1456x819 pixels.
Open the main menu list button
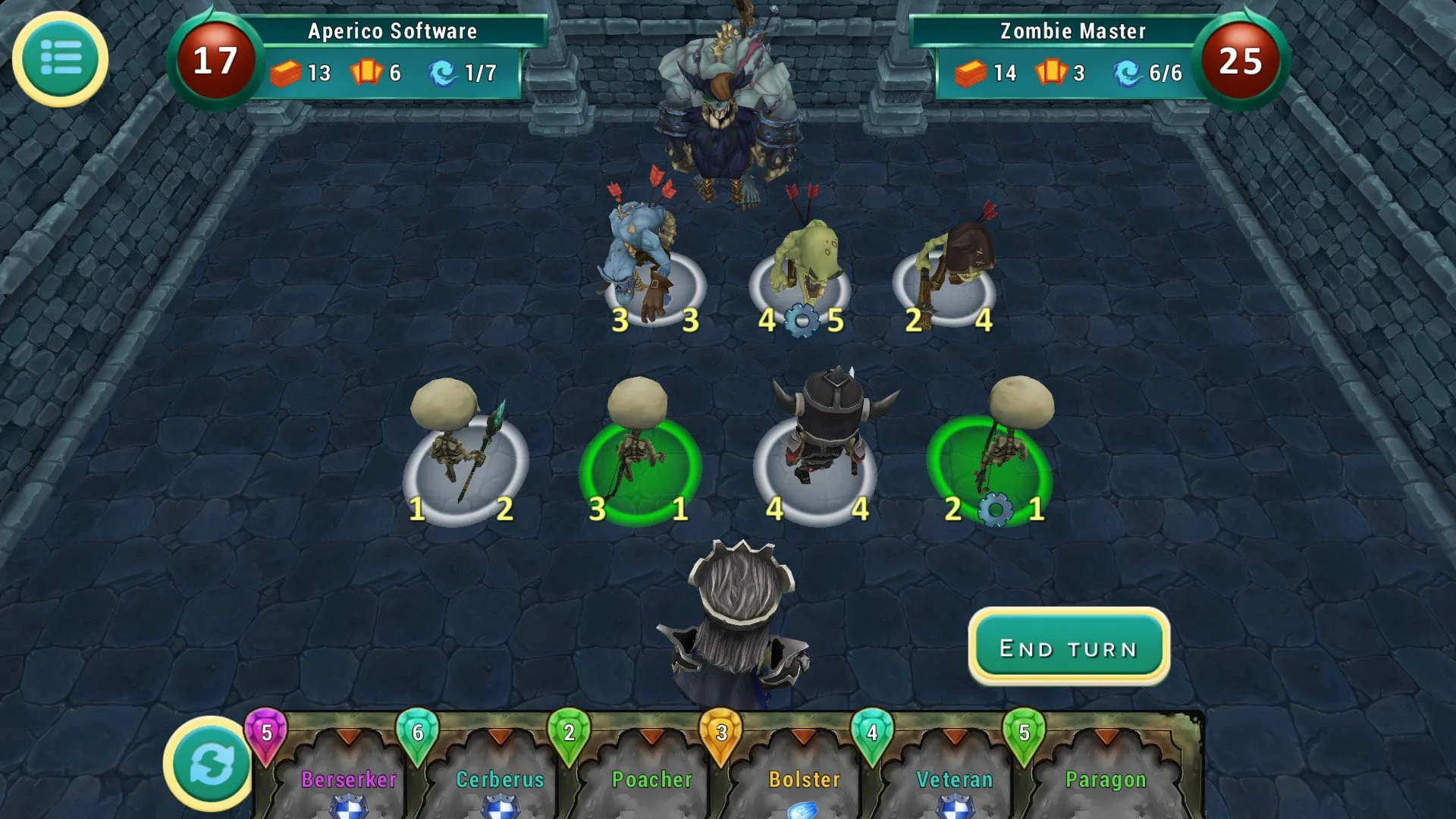(x=60, y=58)
